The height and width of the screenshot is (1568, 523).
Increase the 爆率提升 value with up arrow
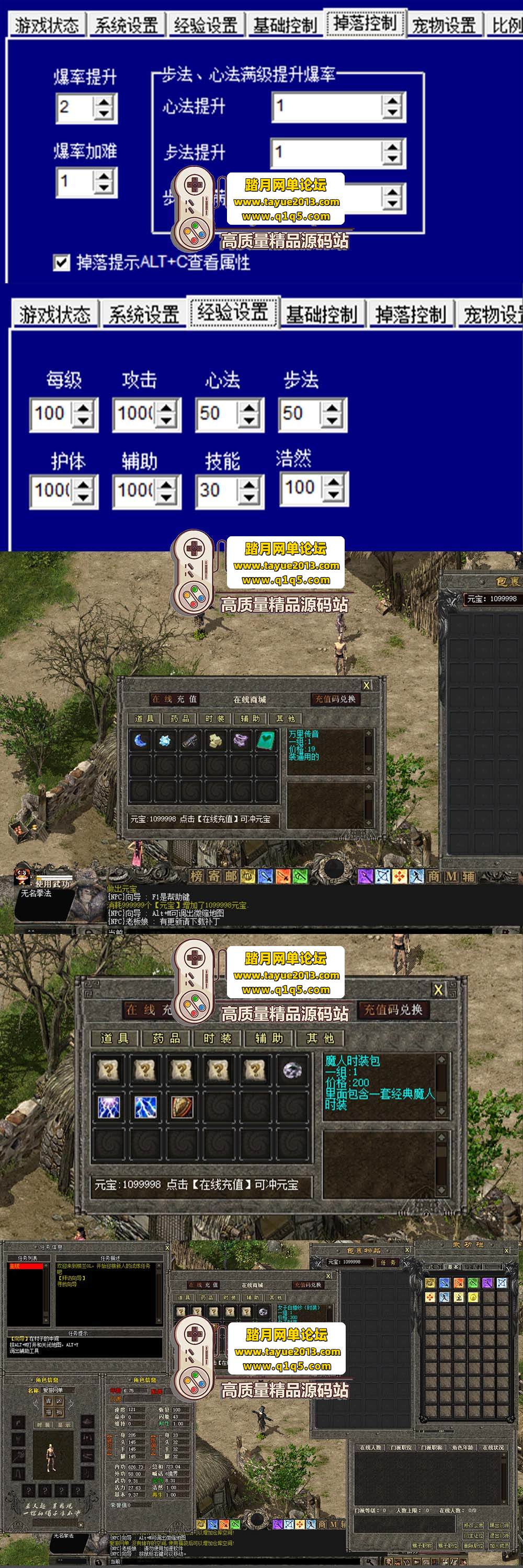point(104,101)
